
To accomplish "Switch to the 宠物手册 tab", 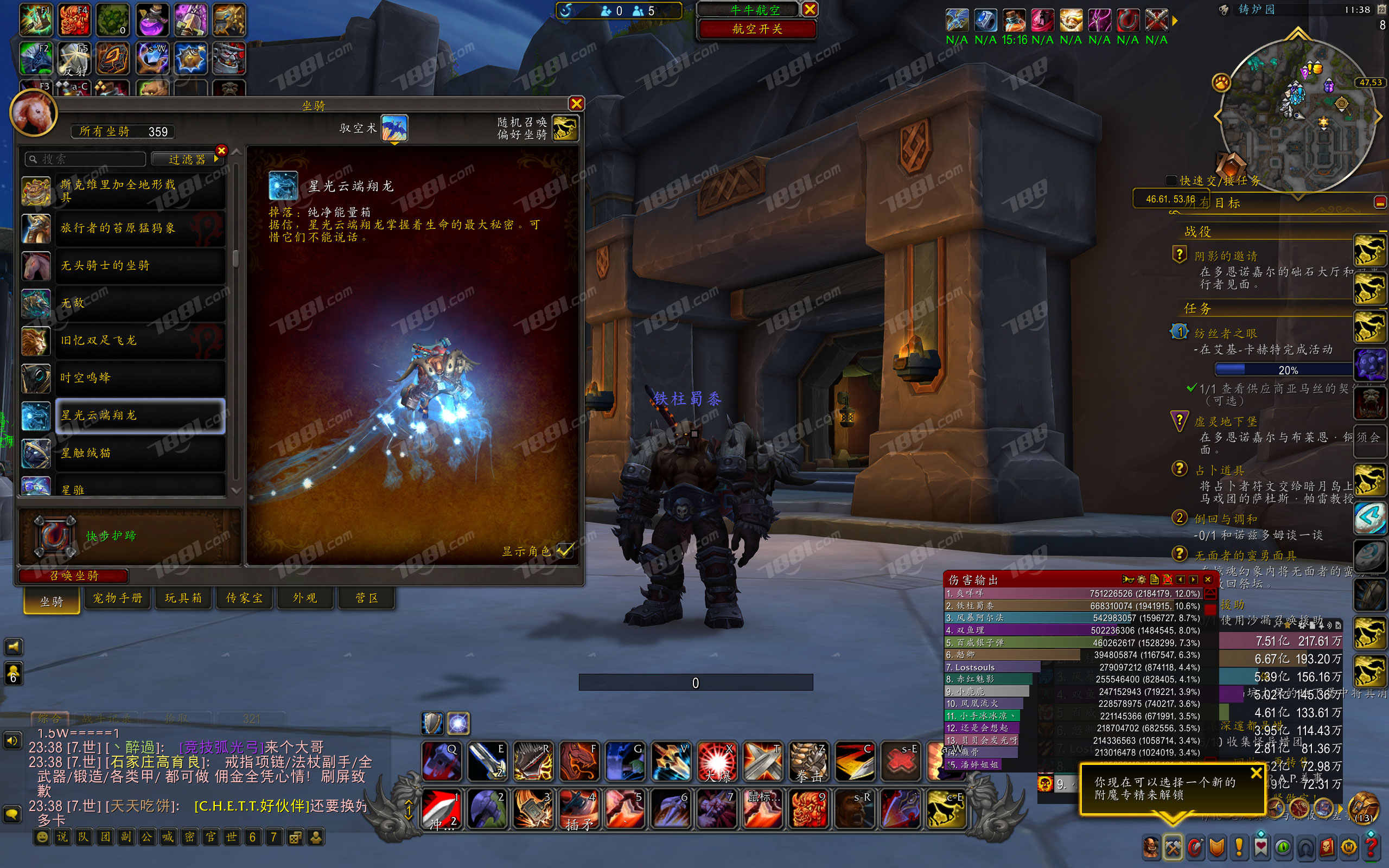I will coord(118,598).
